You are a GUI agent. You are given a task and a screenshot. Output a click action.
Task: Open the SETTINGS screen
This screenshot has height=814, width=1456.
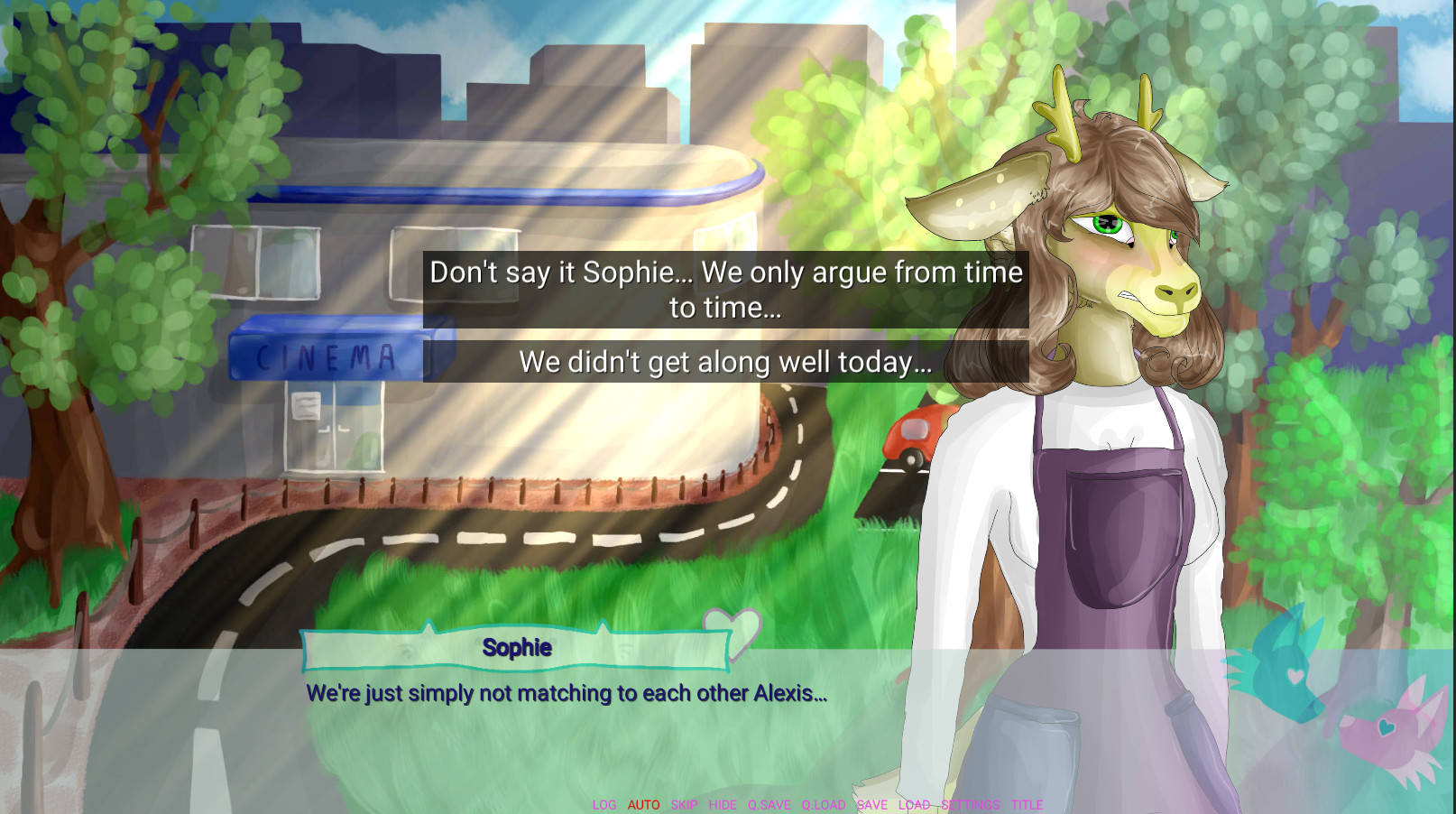969,804
